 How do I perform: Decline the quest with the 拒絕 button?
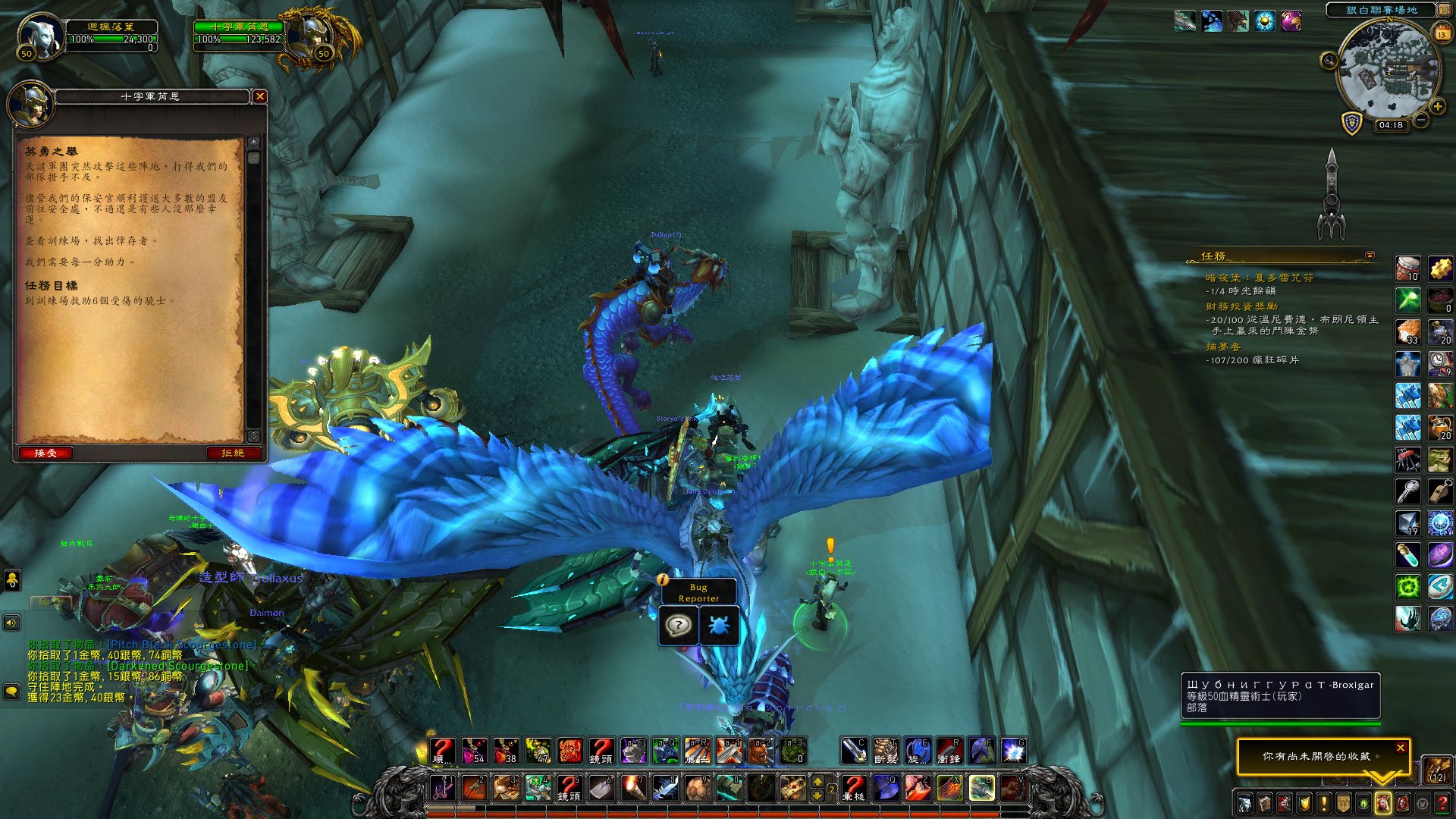pyautogui.click(x=233, y=453)
